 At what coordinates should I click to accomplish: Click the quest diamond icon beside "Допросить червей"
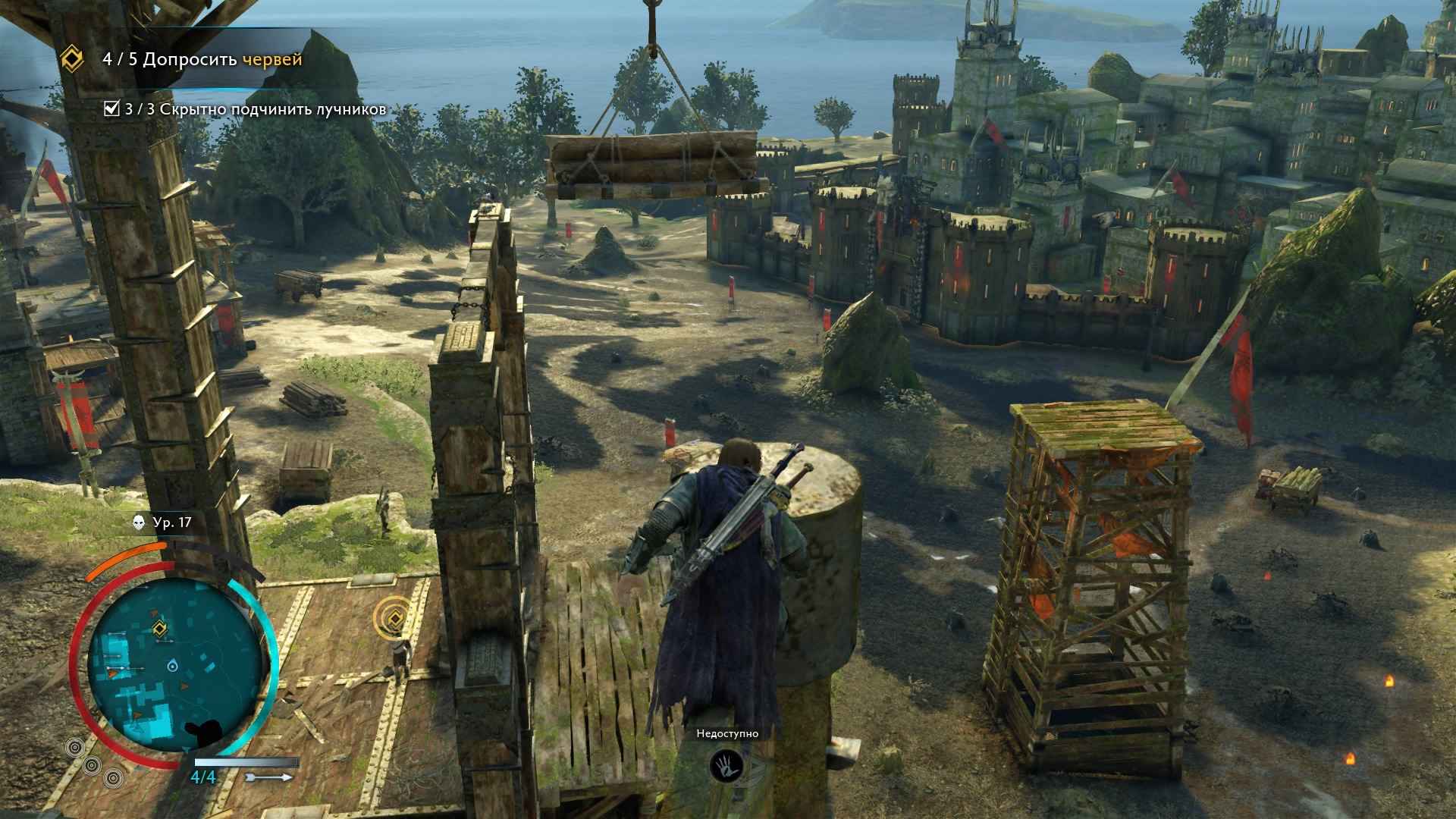[73, 59]
